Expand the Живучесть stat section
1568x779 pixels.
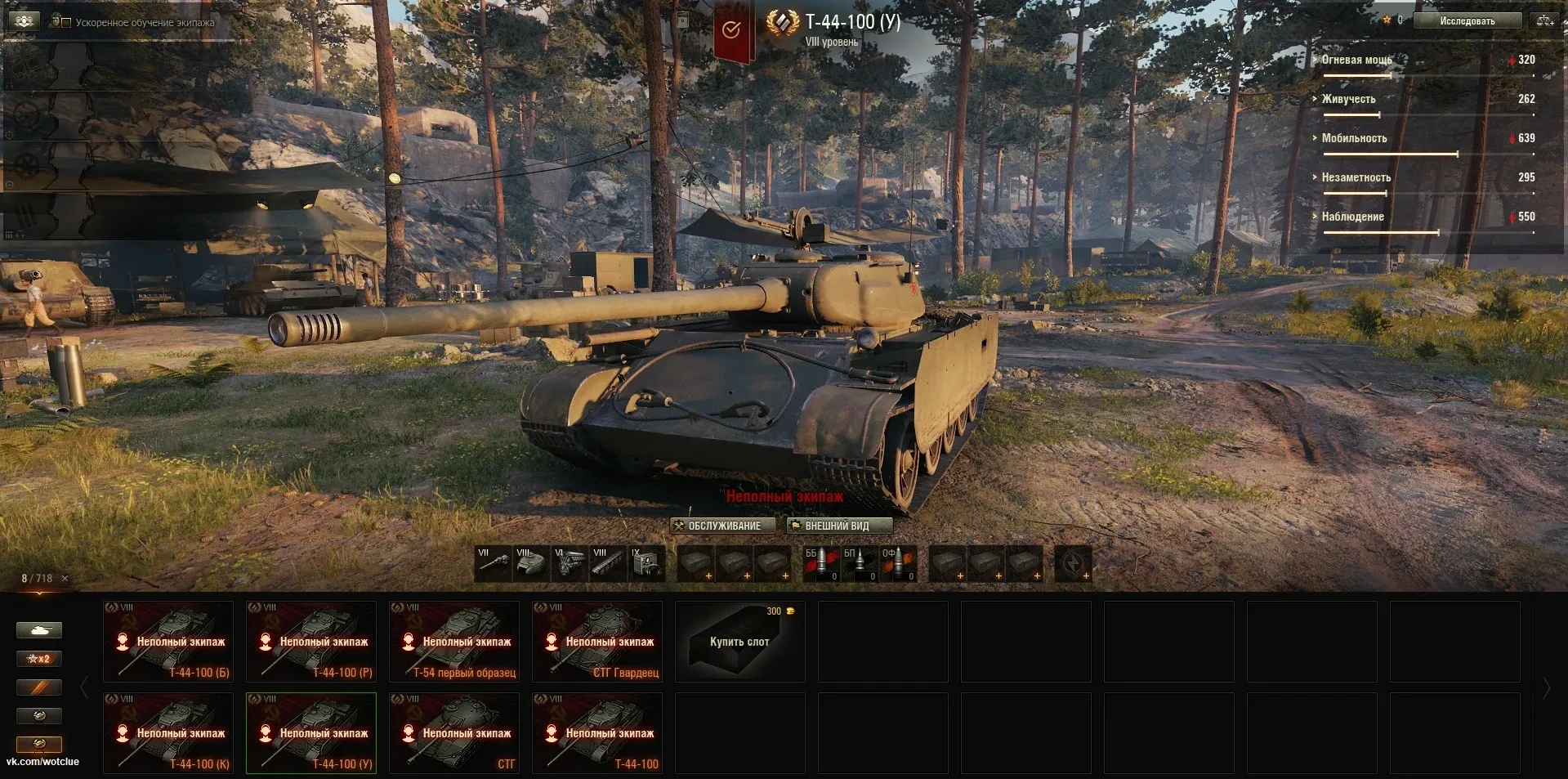(x=1348, y=99)
